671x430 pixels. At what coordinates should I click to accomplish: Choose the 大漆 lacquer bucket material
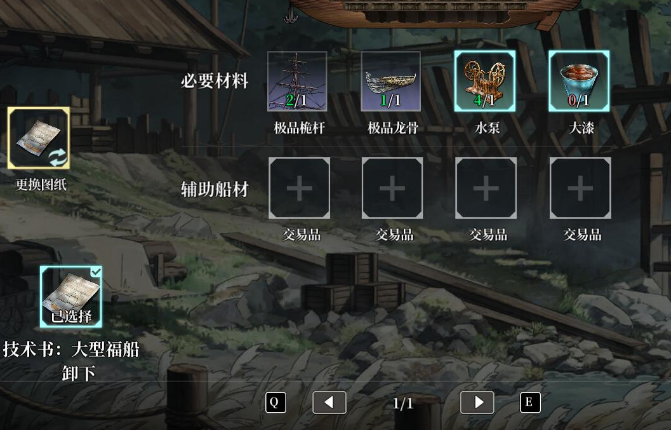(579, 81)
